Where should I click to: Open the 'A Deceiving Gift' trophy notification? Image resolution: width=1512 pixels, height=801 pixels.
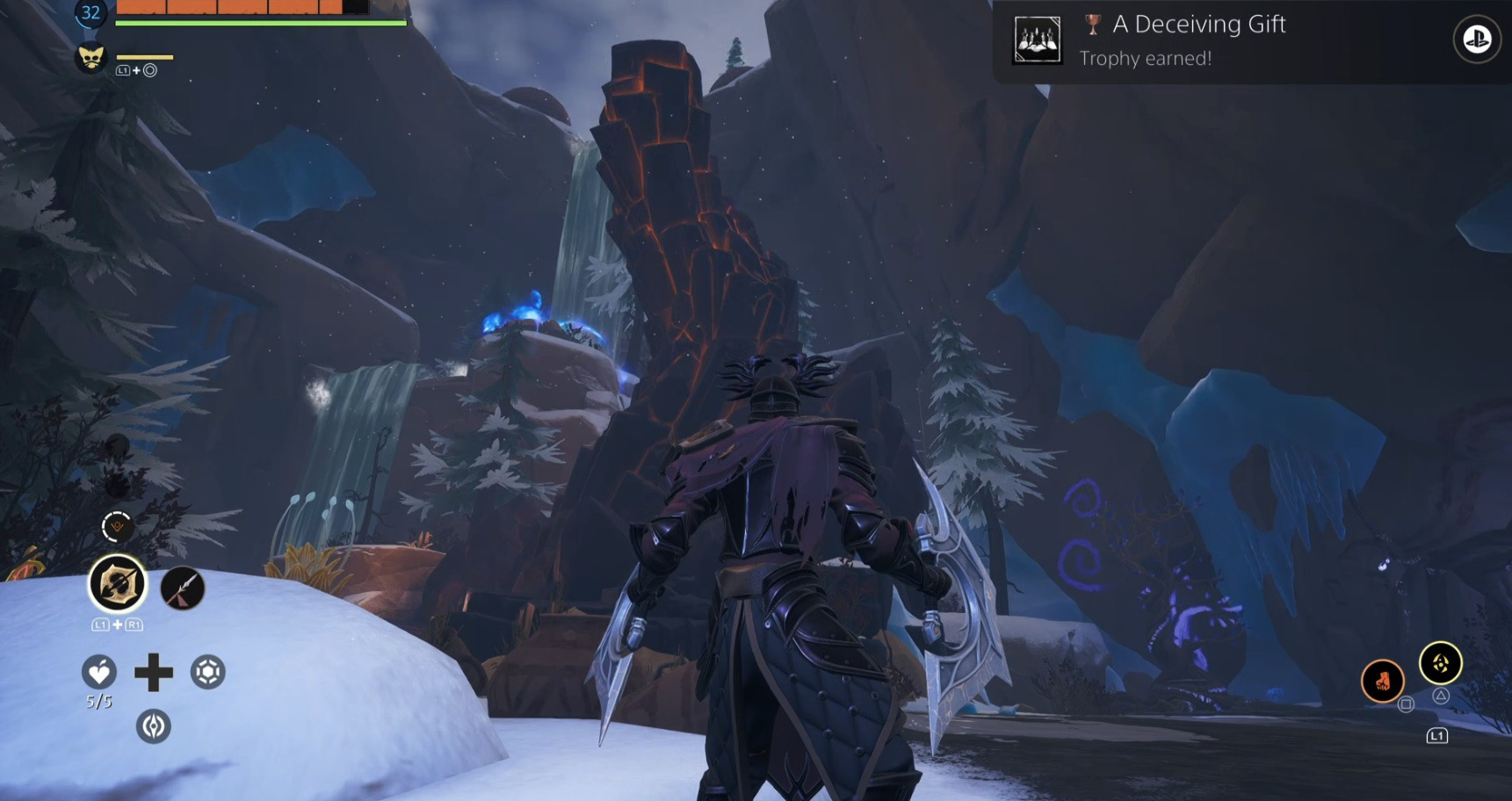[1198, 40]
